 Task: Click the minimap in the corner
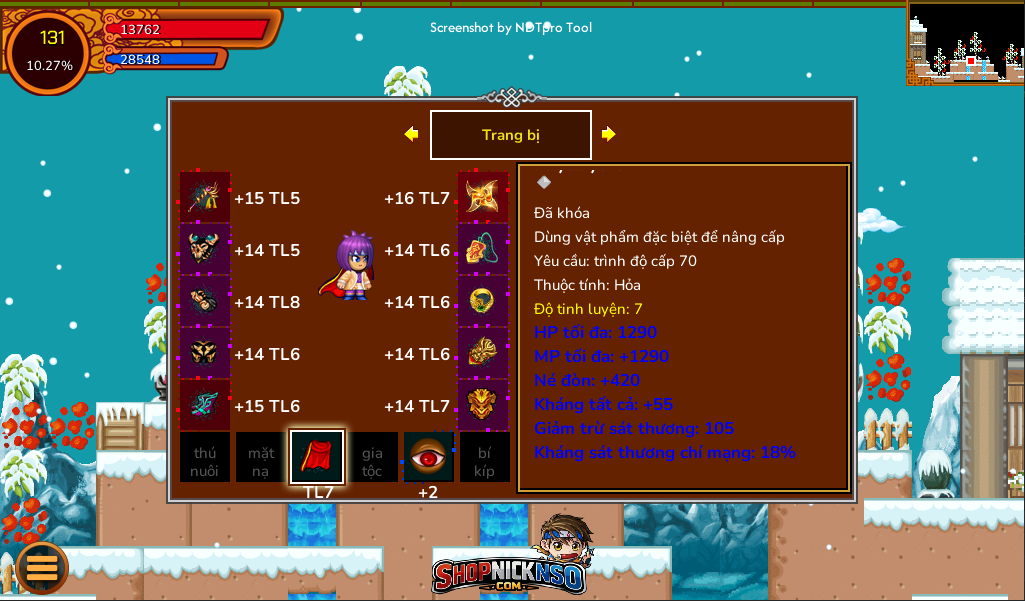[965, 42]
